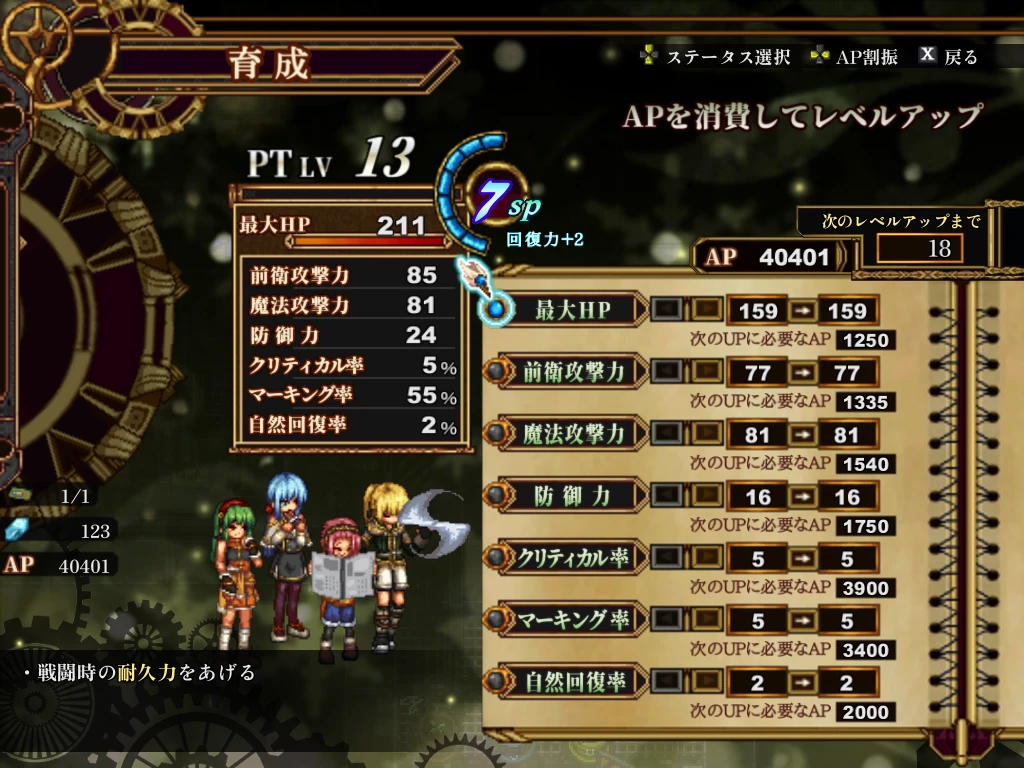Image resolution: width=1024 pixels, height=768 pixels.
Task: Select the 最大HP stat row
Action: pos(573,310)
